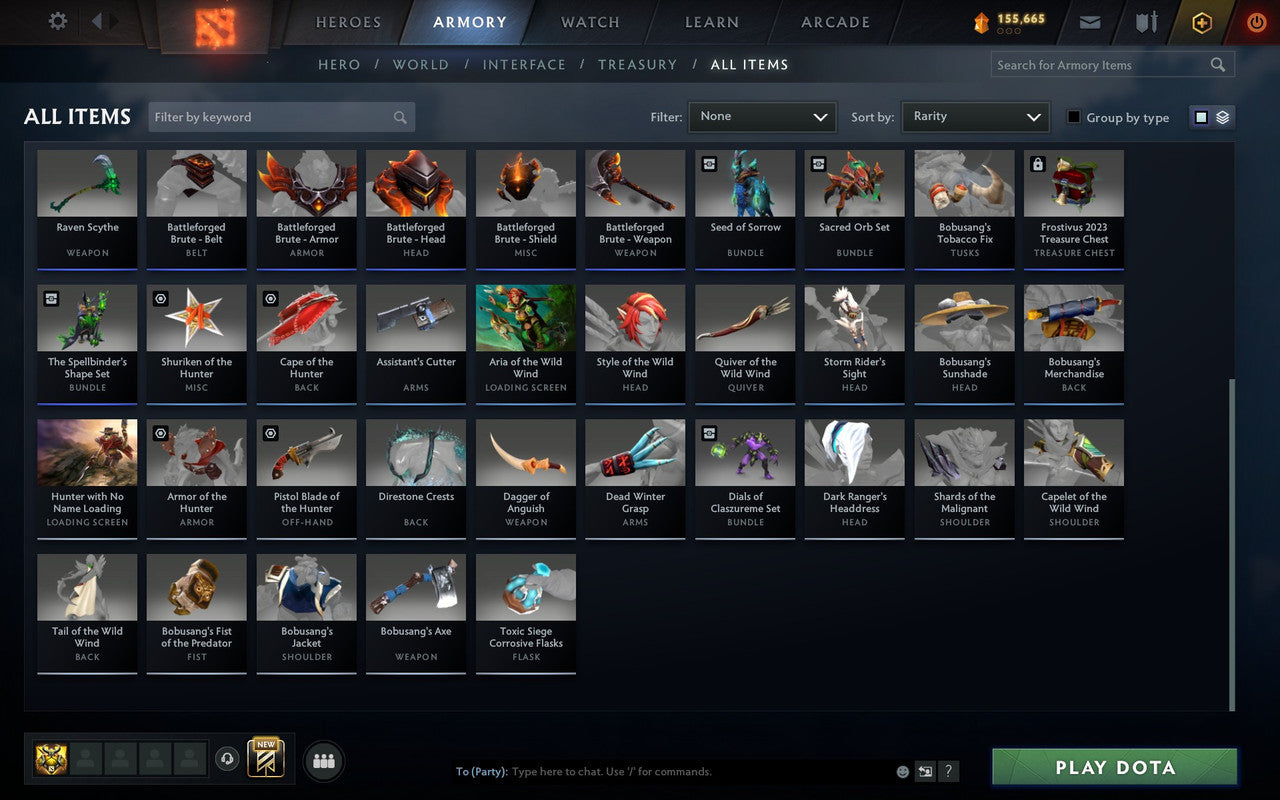
Task: Open your mail notifications inbox
Action: pyautogui.click(x=1089, y=22)
